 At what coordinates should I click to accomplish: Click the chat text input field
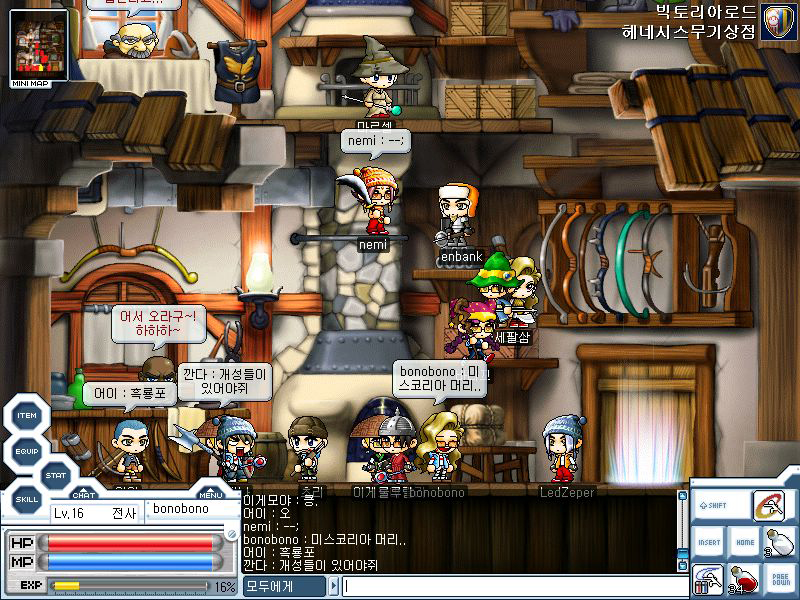coord(510,588)
